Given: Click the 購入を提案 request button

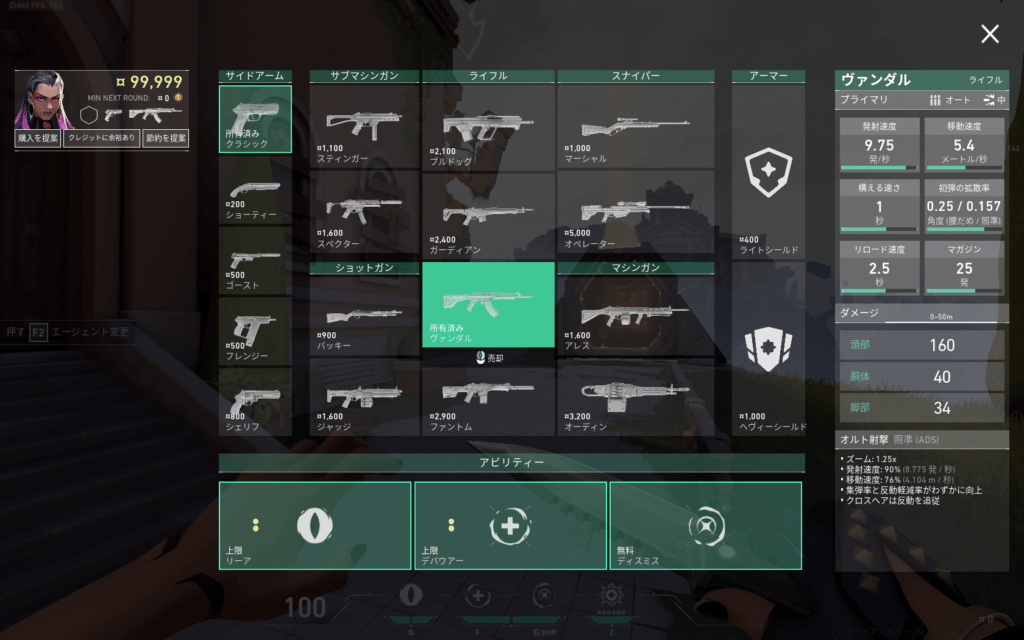Looking at the screenshot, I should pyautogui.click(x=38, y=139).
